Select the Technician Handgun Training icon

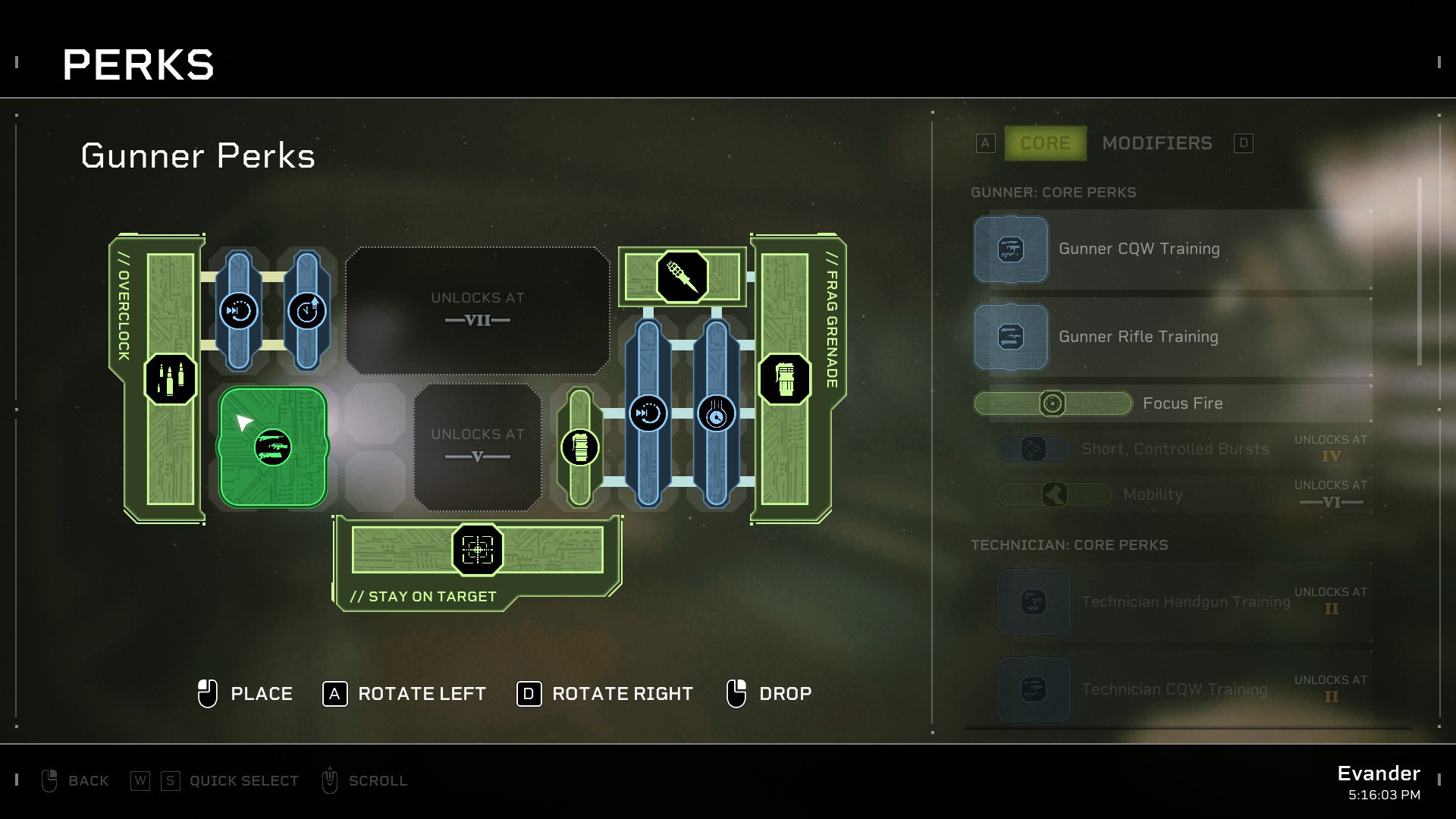point(1033,601)
